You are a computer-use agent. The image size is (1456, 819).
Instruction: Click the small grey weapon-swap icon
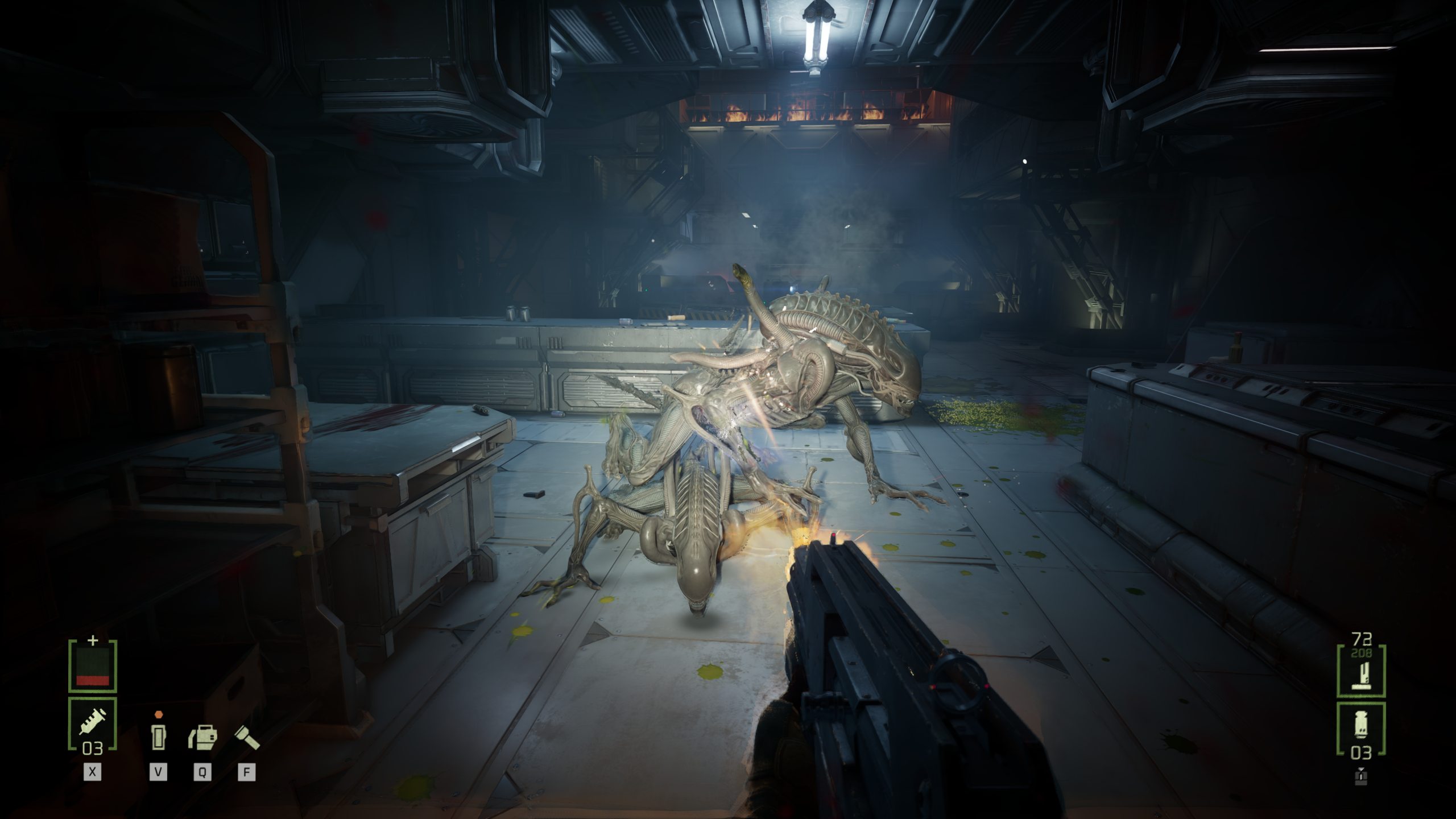pos(1361,776)
